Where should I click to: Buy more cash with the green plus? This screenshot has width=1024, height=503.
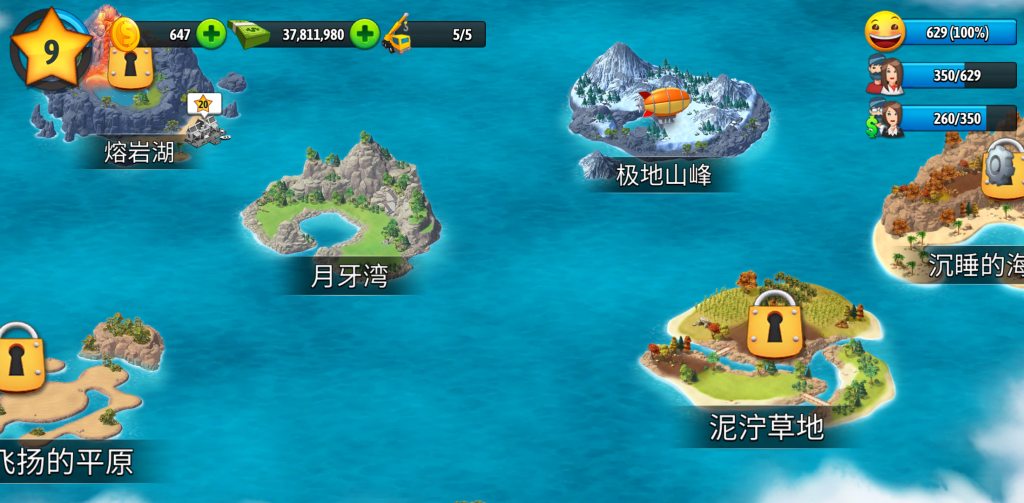pos(365,34)
